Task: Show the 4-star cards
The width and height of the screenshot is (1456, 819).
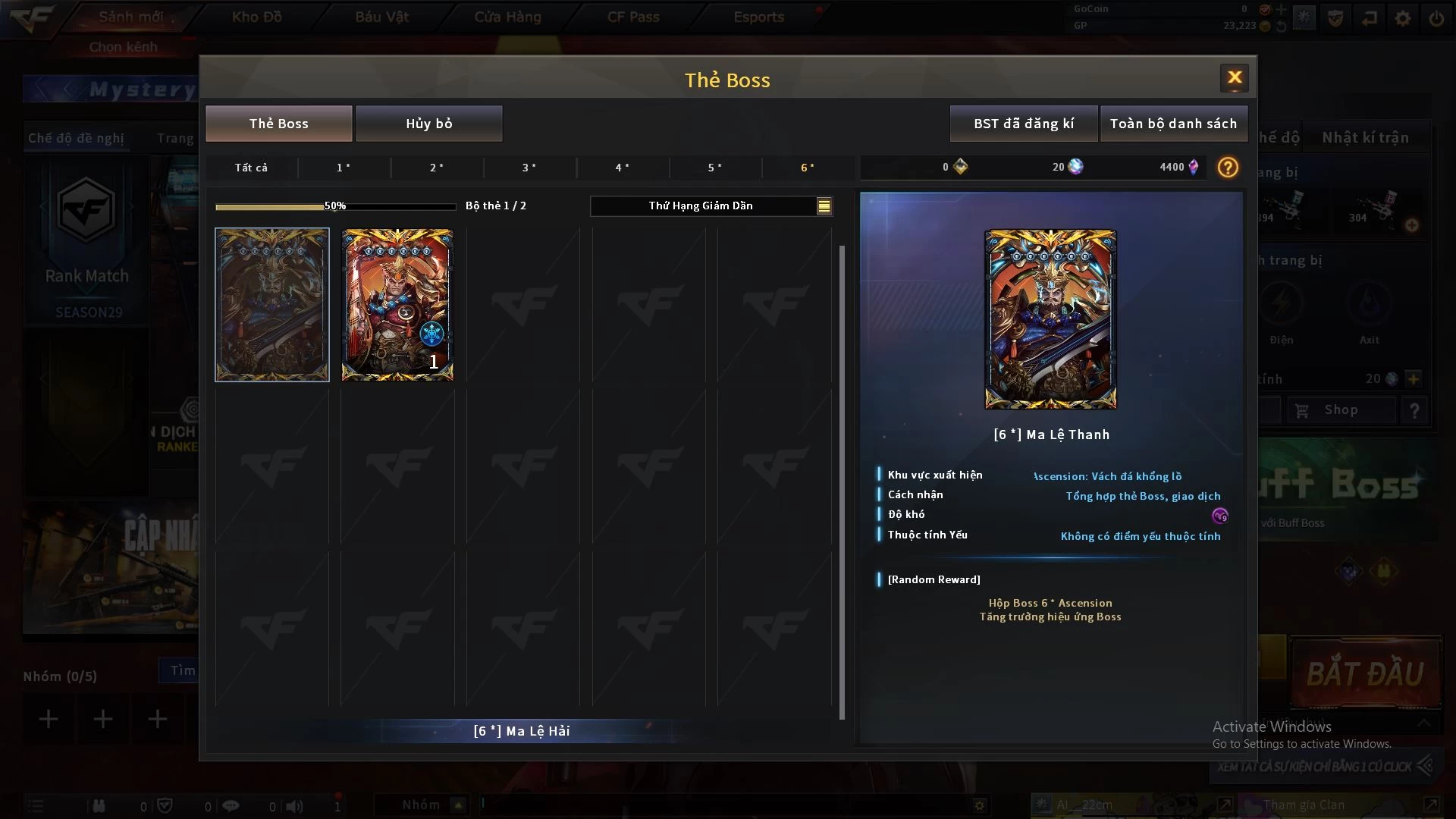Action: click(623, 168)
